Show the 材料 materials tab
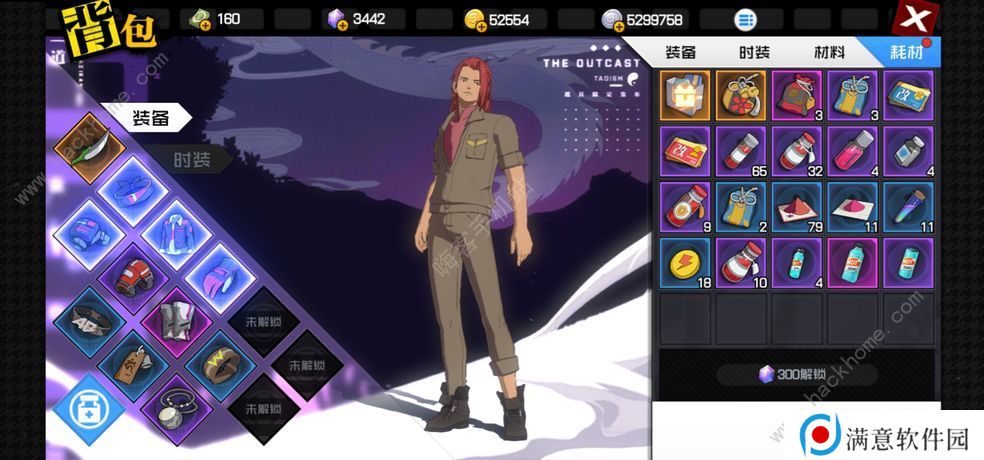Viewport: 984px width, 460px height. 827,53
